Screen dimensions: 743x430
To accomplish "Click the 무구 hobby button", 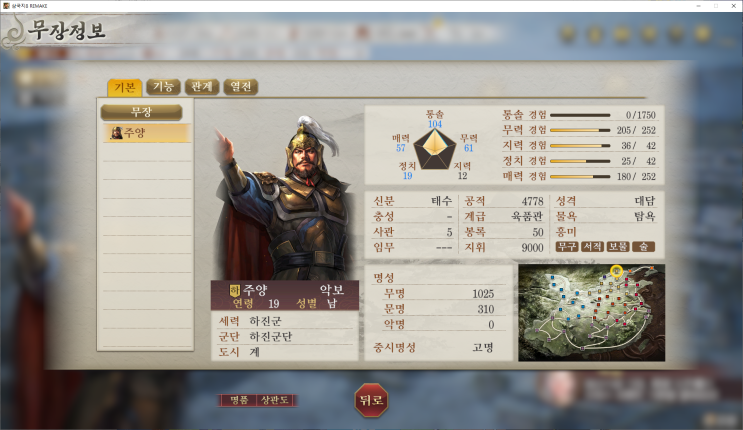I will point(568,246).
